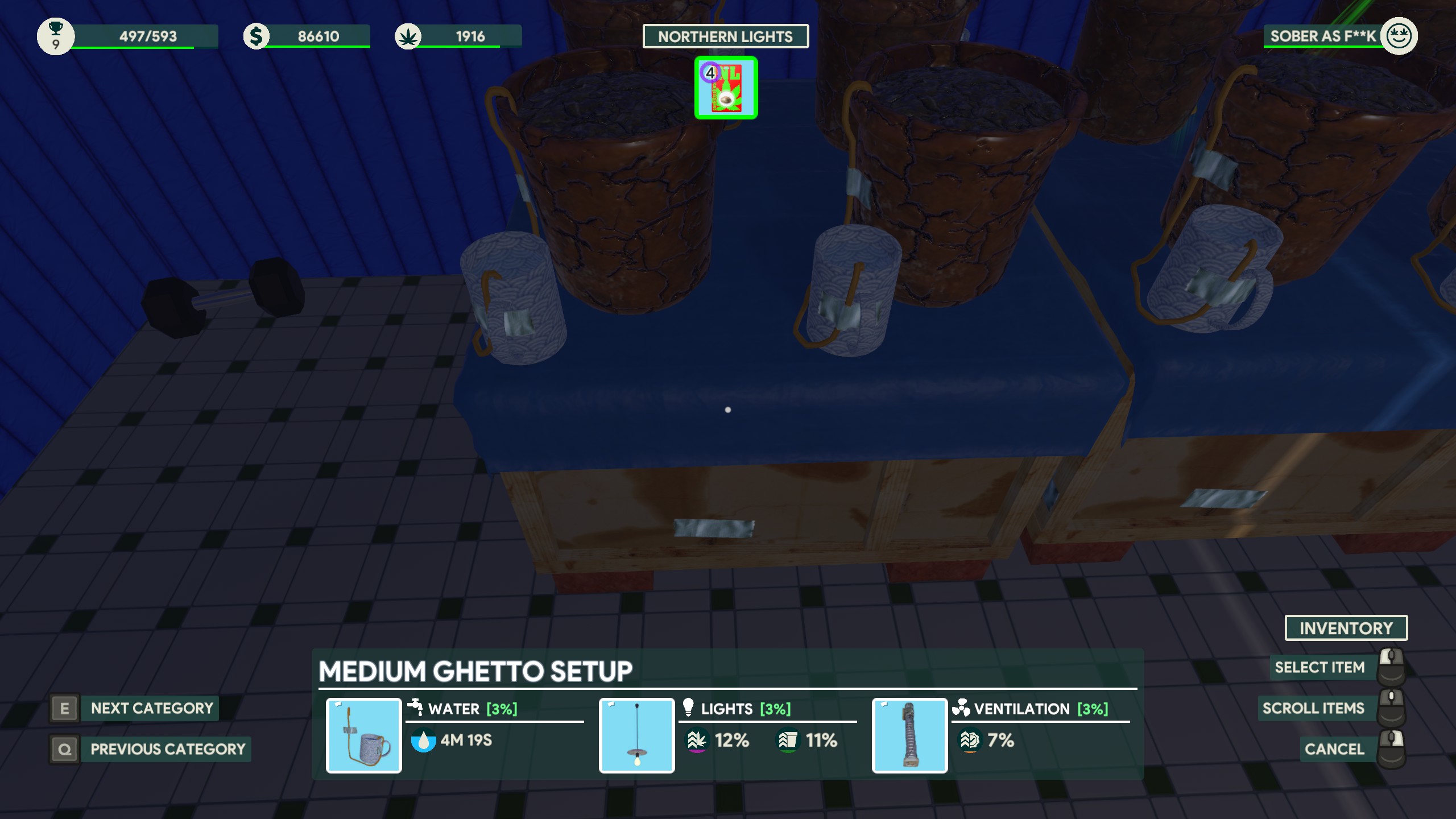Choose the water mug setup item
This screenshot has height=819, width=1456.
click(x=364, y=735)
